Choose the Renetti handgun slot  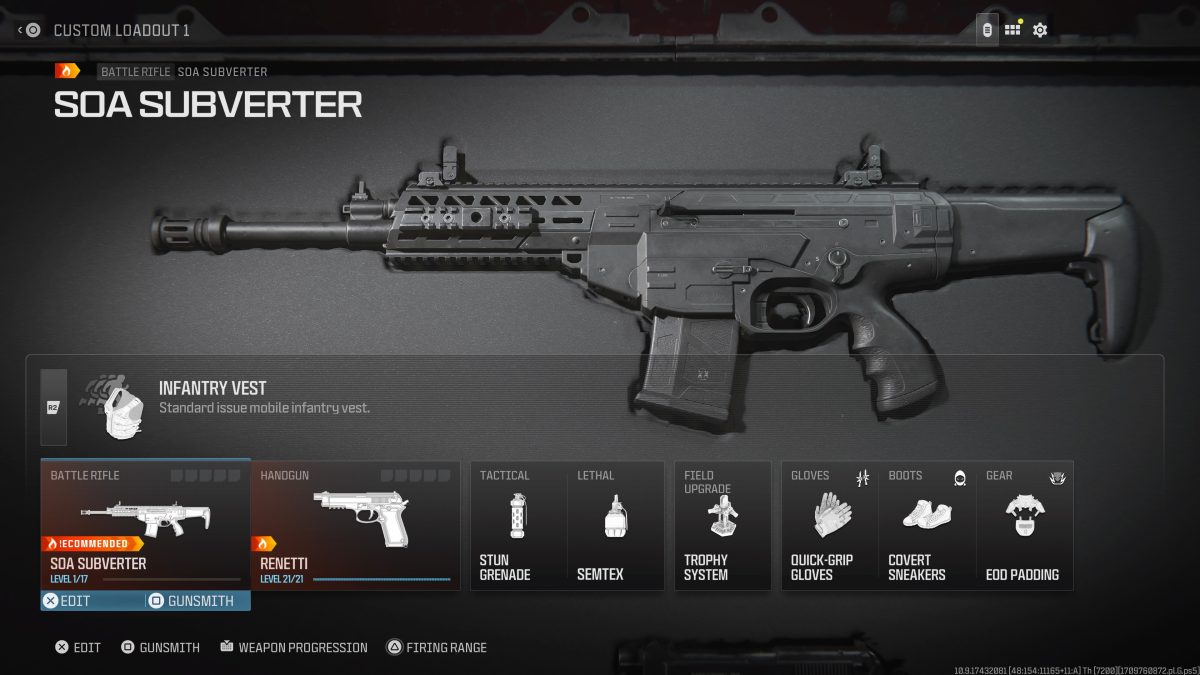coord(355,525)
